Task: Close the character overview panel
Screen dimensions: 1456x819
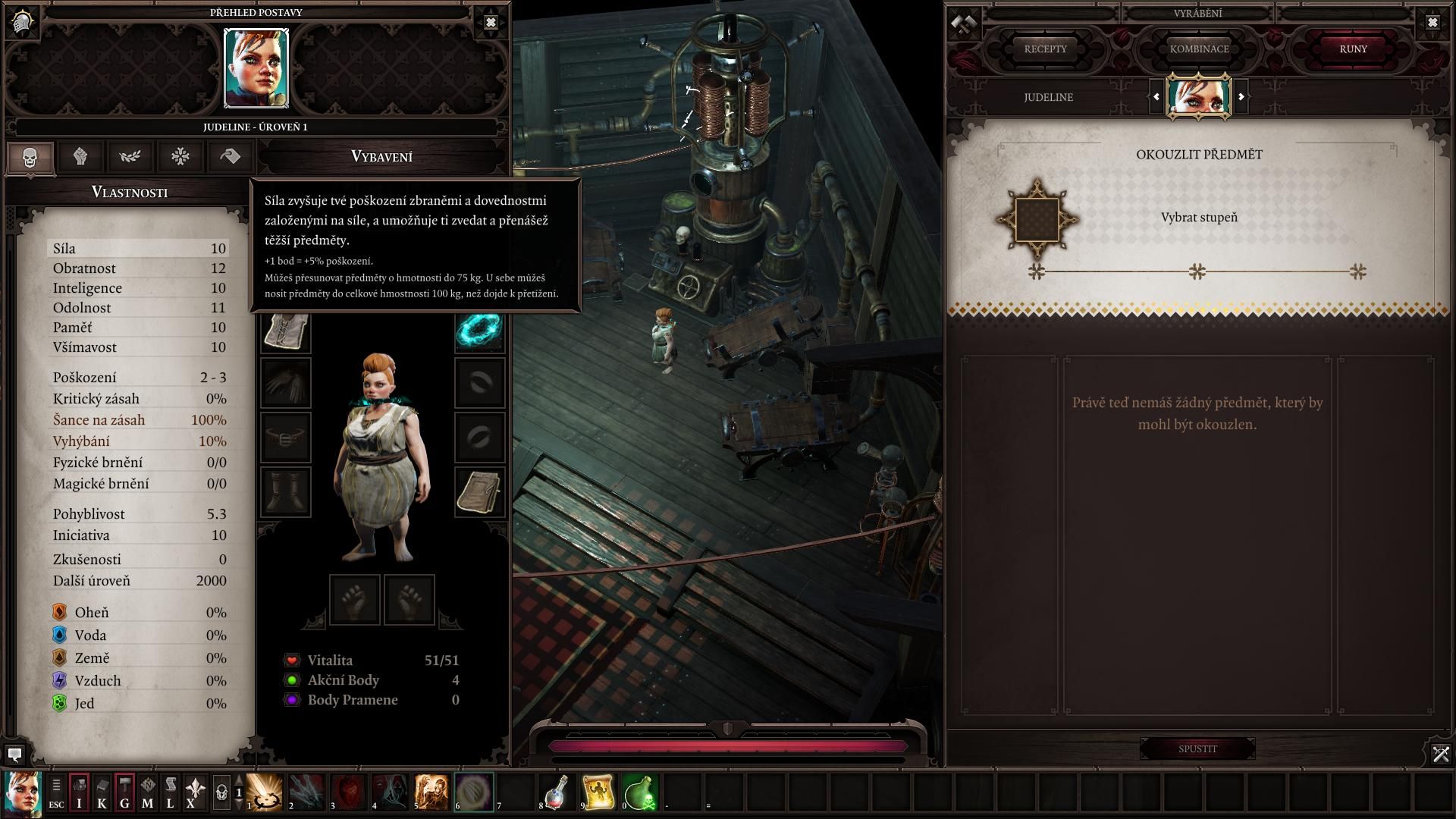Action: (491, 23)
